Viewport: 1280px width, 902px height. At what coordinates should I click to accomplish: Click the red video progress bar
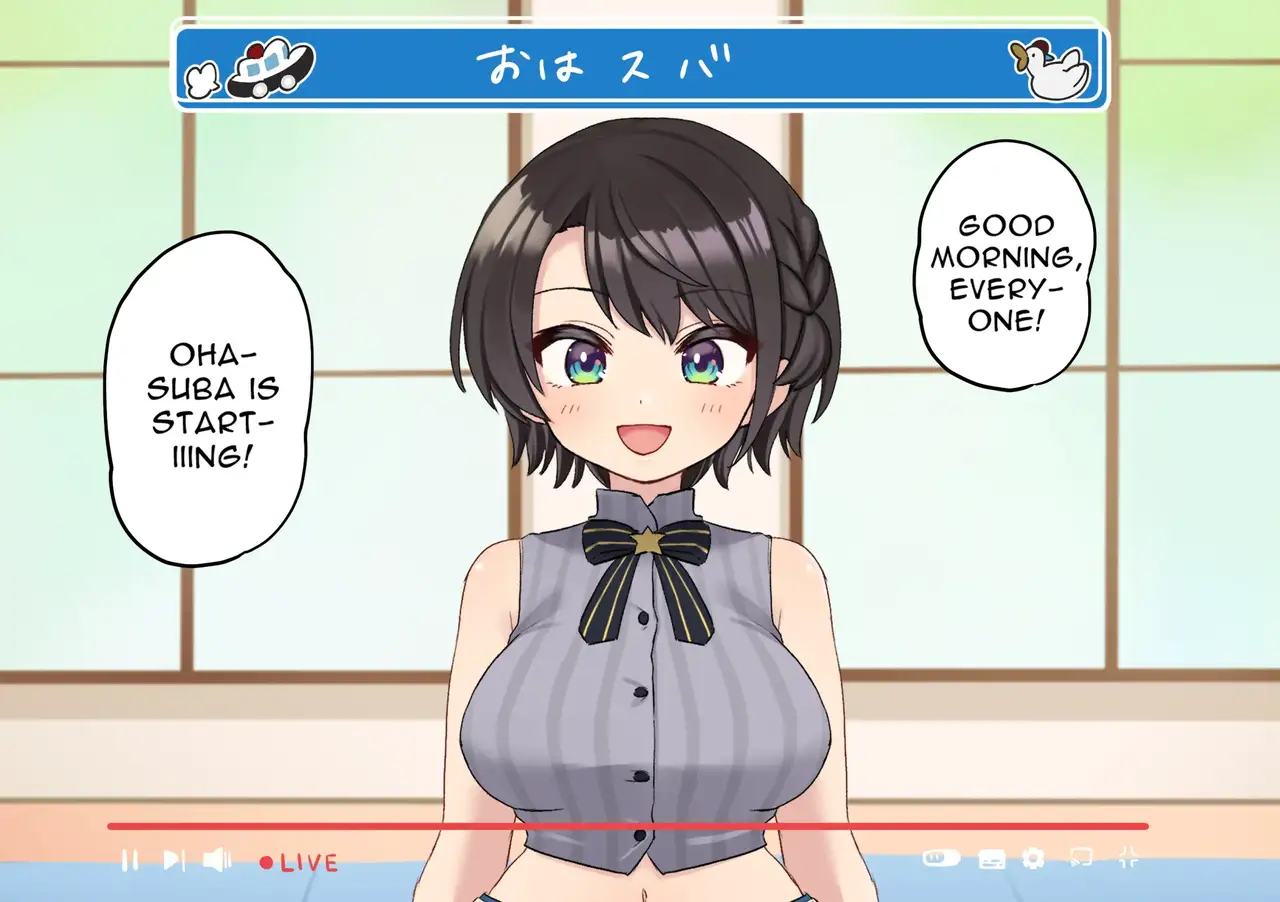627,826
